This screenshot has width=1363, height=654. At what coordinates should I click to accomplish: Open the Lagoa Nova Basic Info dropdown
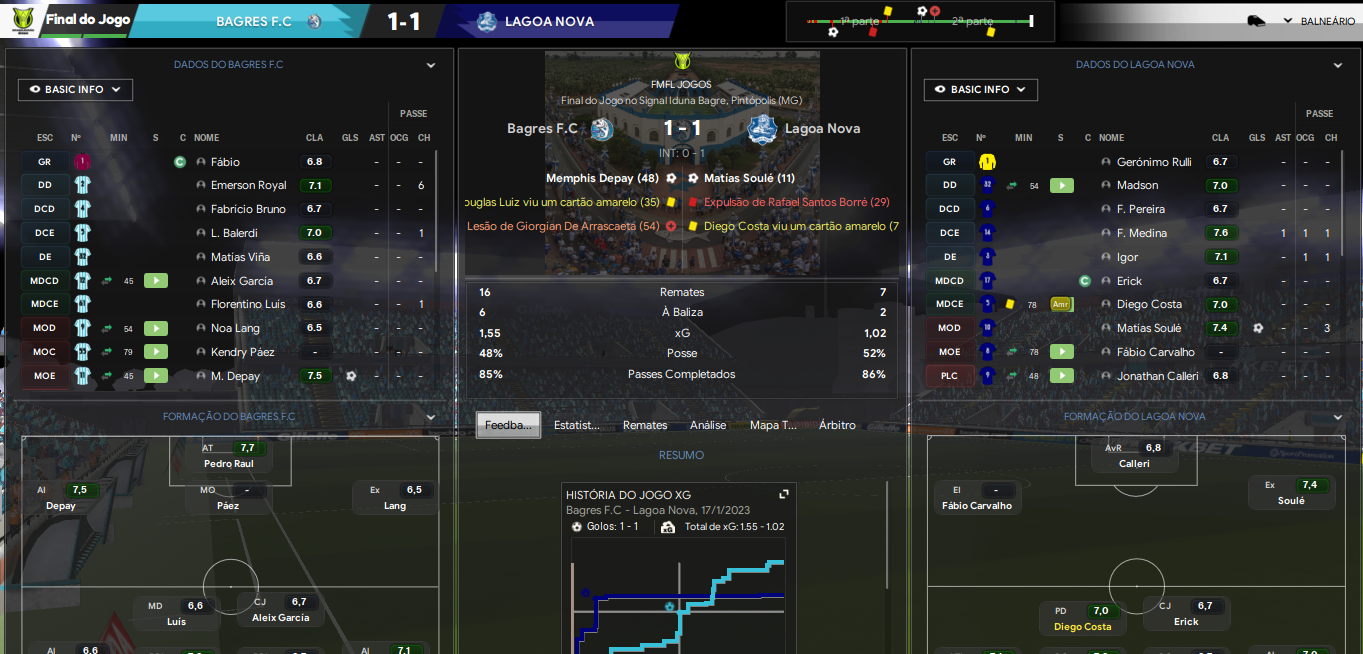coord(980,90)
